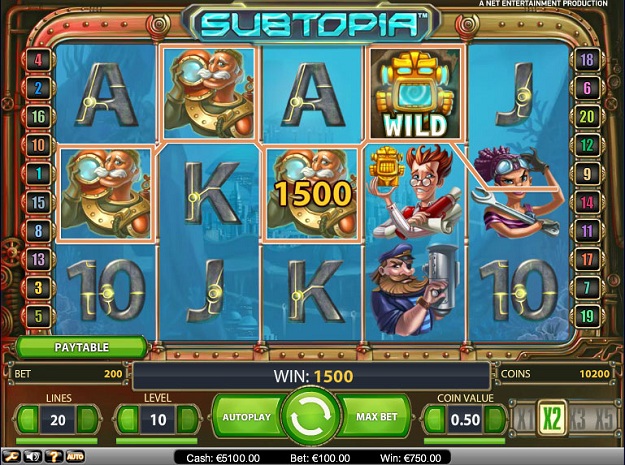Screen dimensions: 625x465
Task: Open the Paytable
Action: pos(81,348)
